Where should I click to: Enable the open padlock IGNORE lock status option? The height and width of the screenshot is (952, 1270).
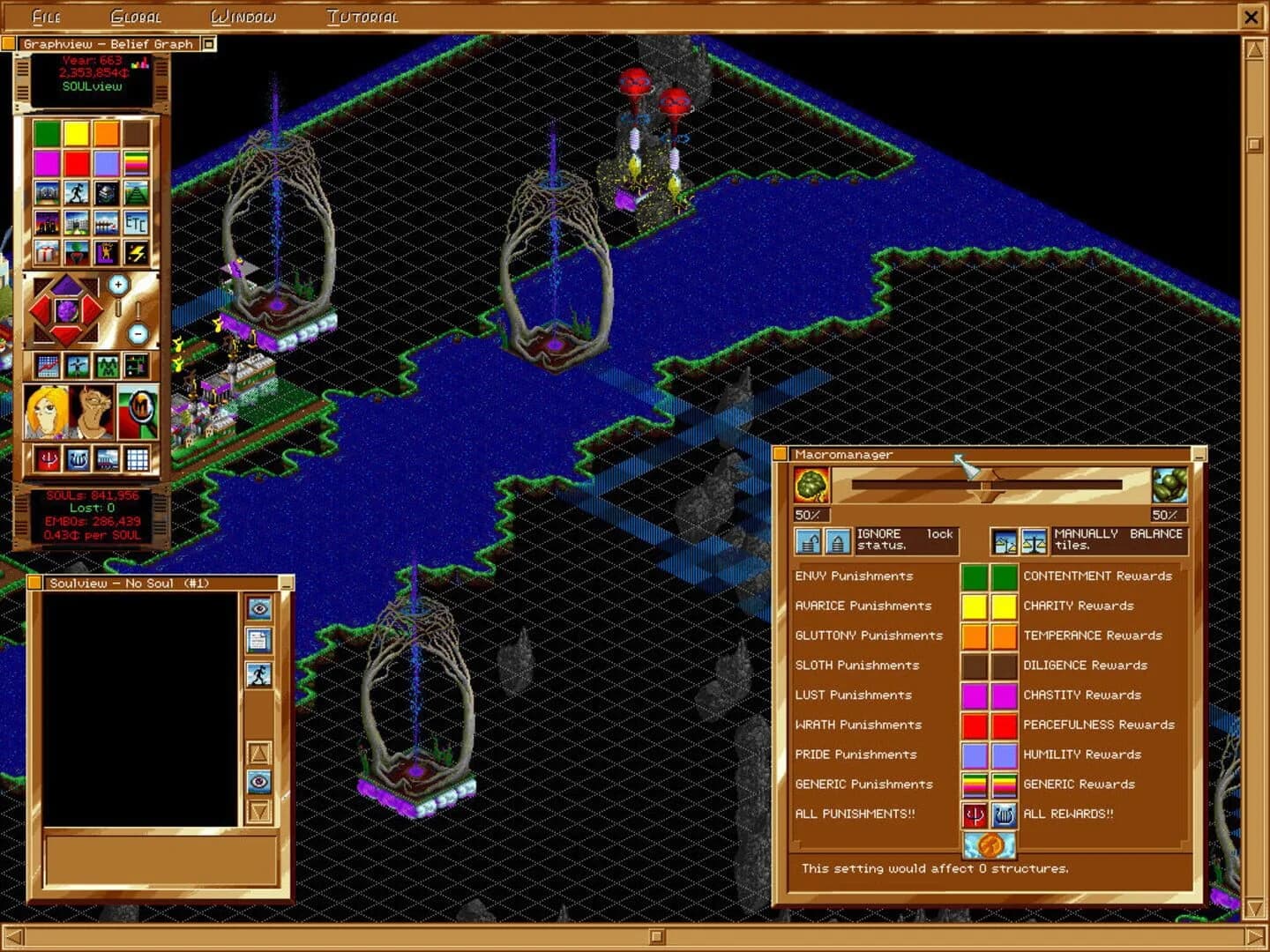(x=809, y=541)
